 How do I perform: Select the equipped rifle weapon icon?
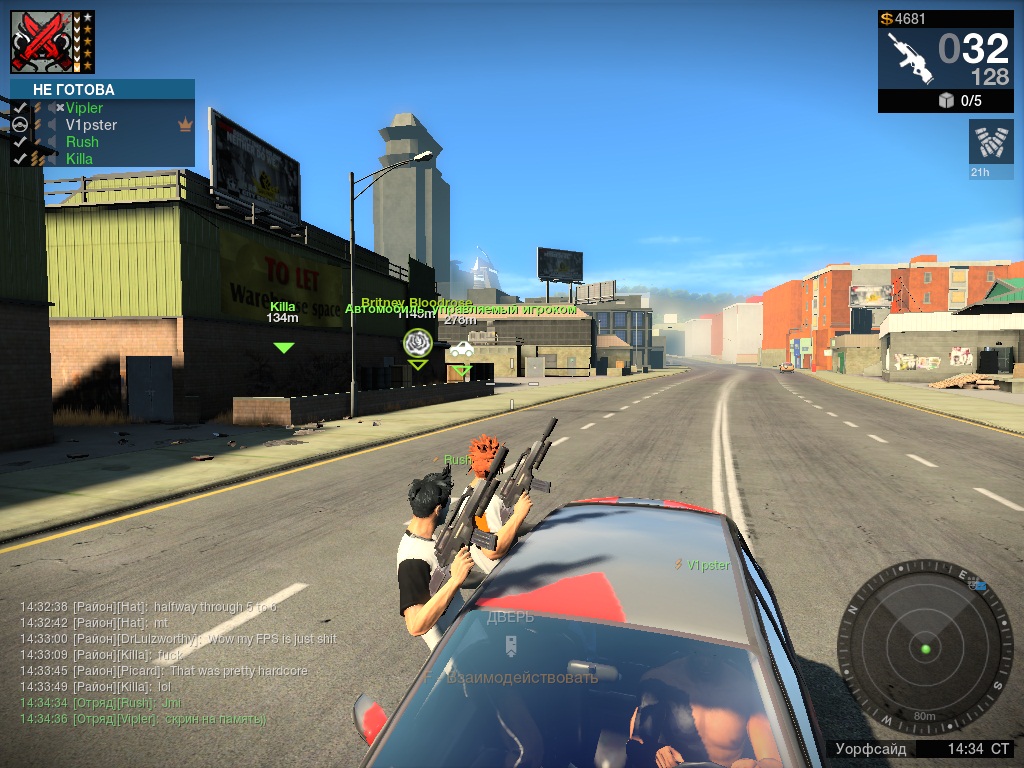910,58
